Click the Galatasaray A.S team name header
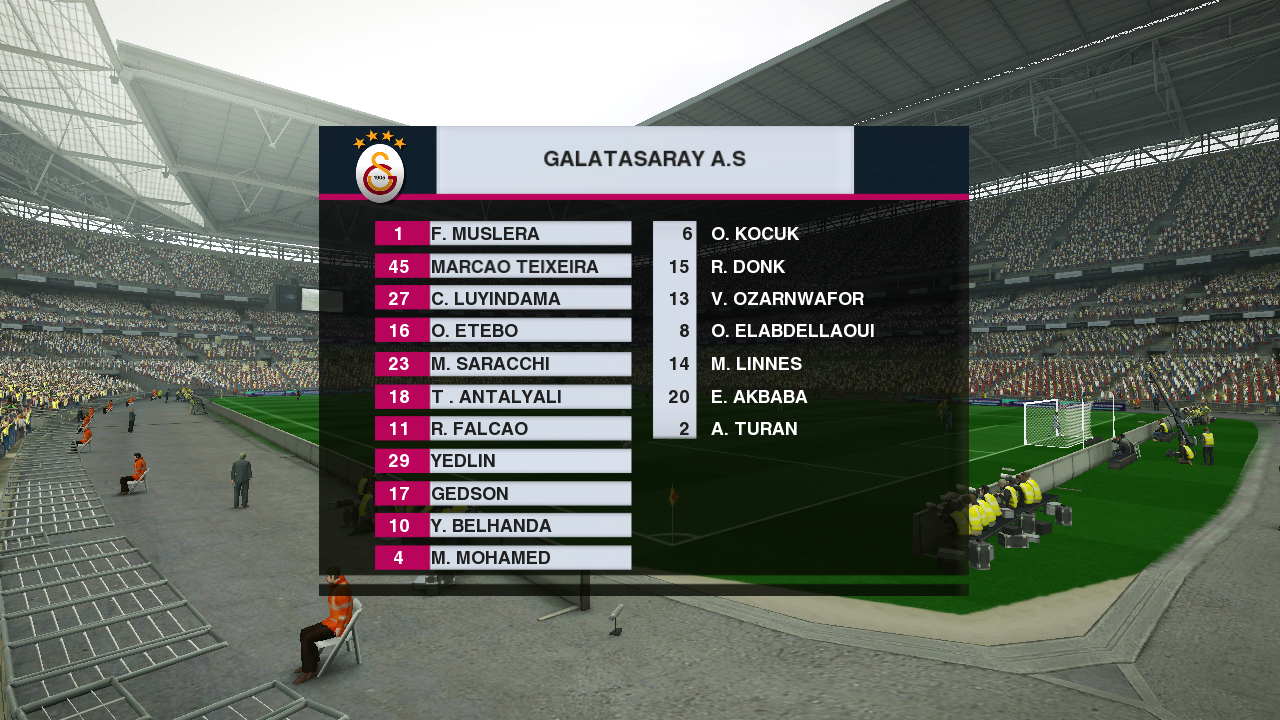 645,160
